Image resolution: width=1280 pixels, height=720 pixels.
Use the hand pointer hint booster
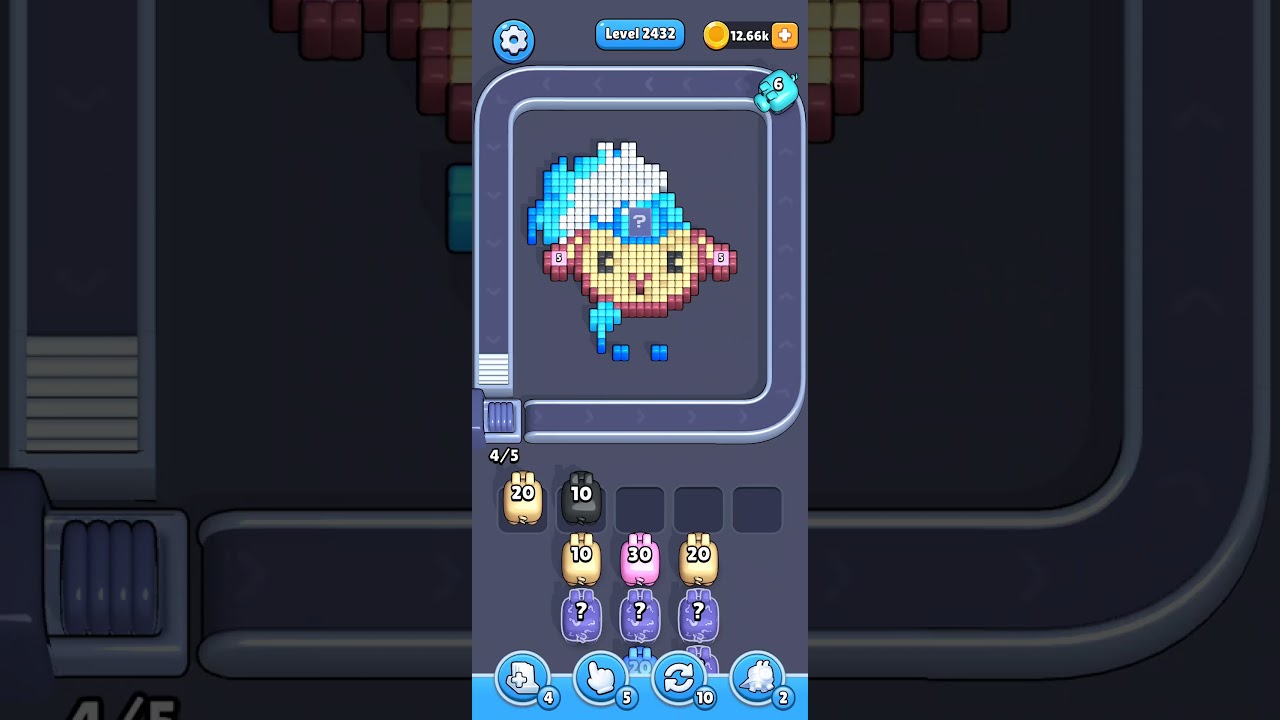point(600,678)
